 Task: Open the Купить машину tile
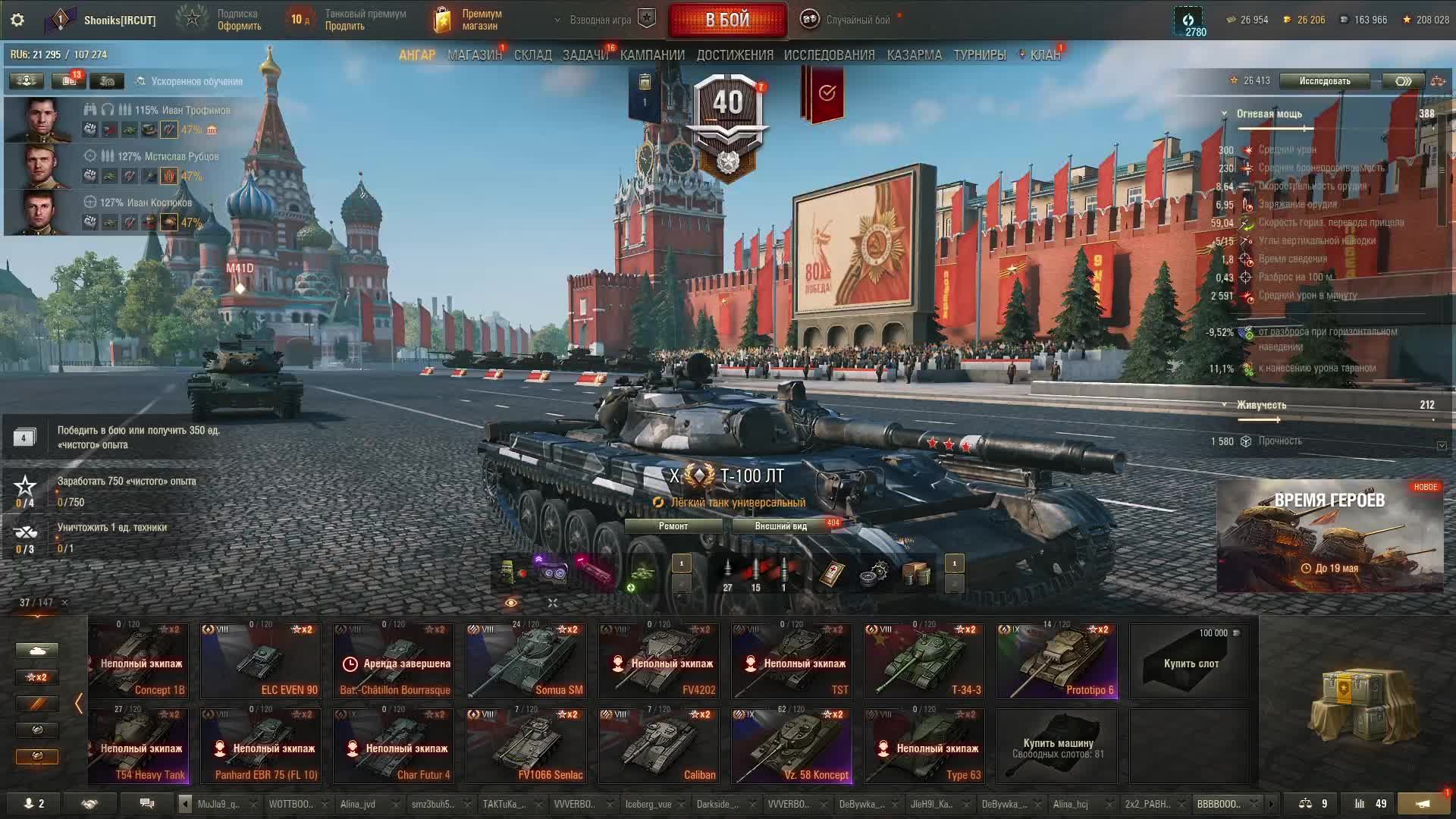(1057, 746)
